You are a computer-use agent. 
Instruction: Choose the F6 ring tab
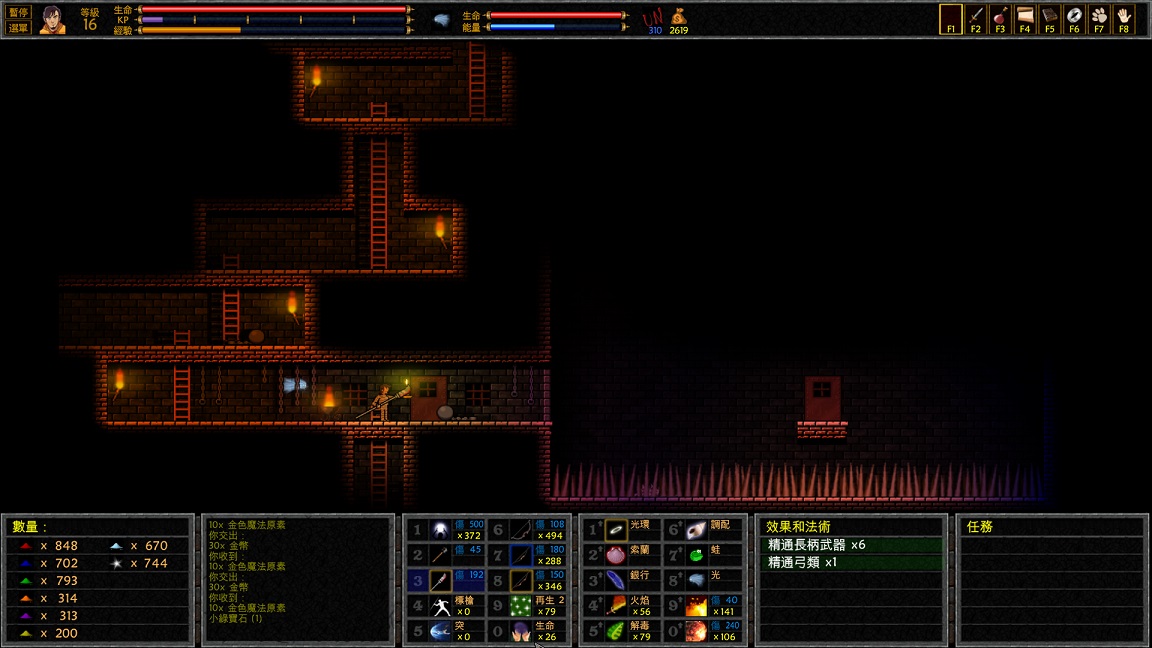(1074, 19)
